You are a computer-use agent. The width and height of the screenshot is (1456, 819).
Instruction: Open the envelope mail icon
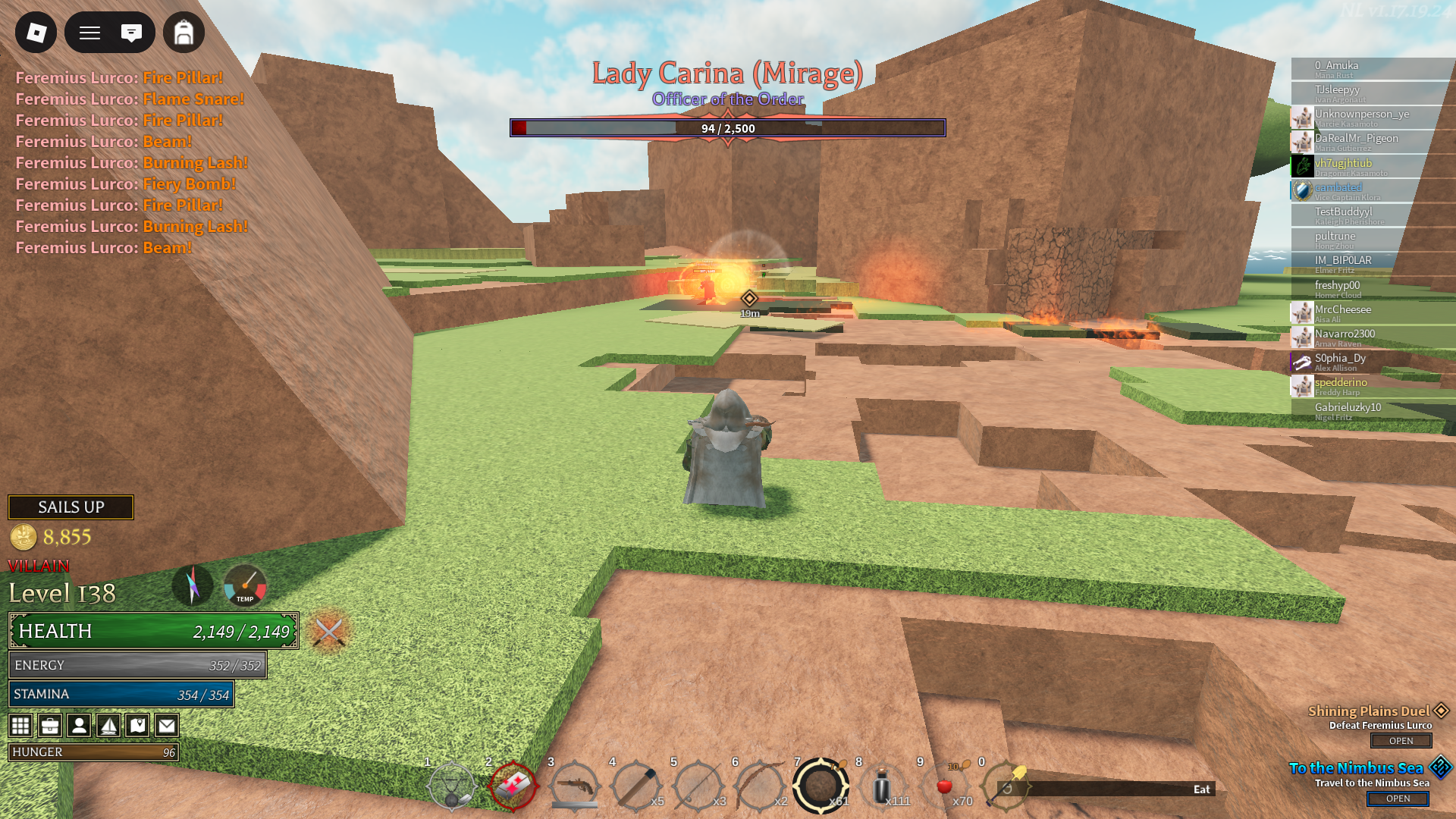(x=167, y=726)
